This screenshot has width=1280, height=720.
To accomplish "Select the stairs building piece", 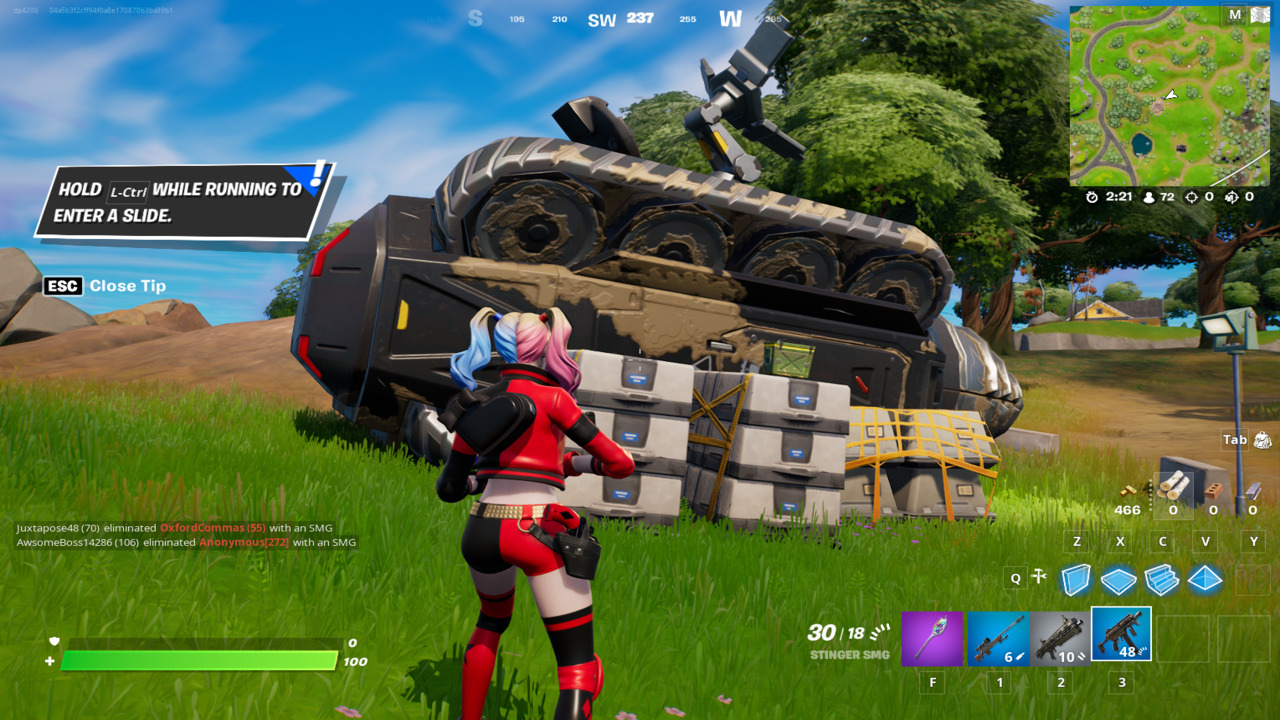I will point(1162,580).
